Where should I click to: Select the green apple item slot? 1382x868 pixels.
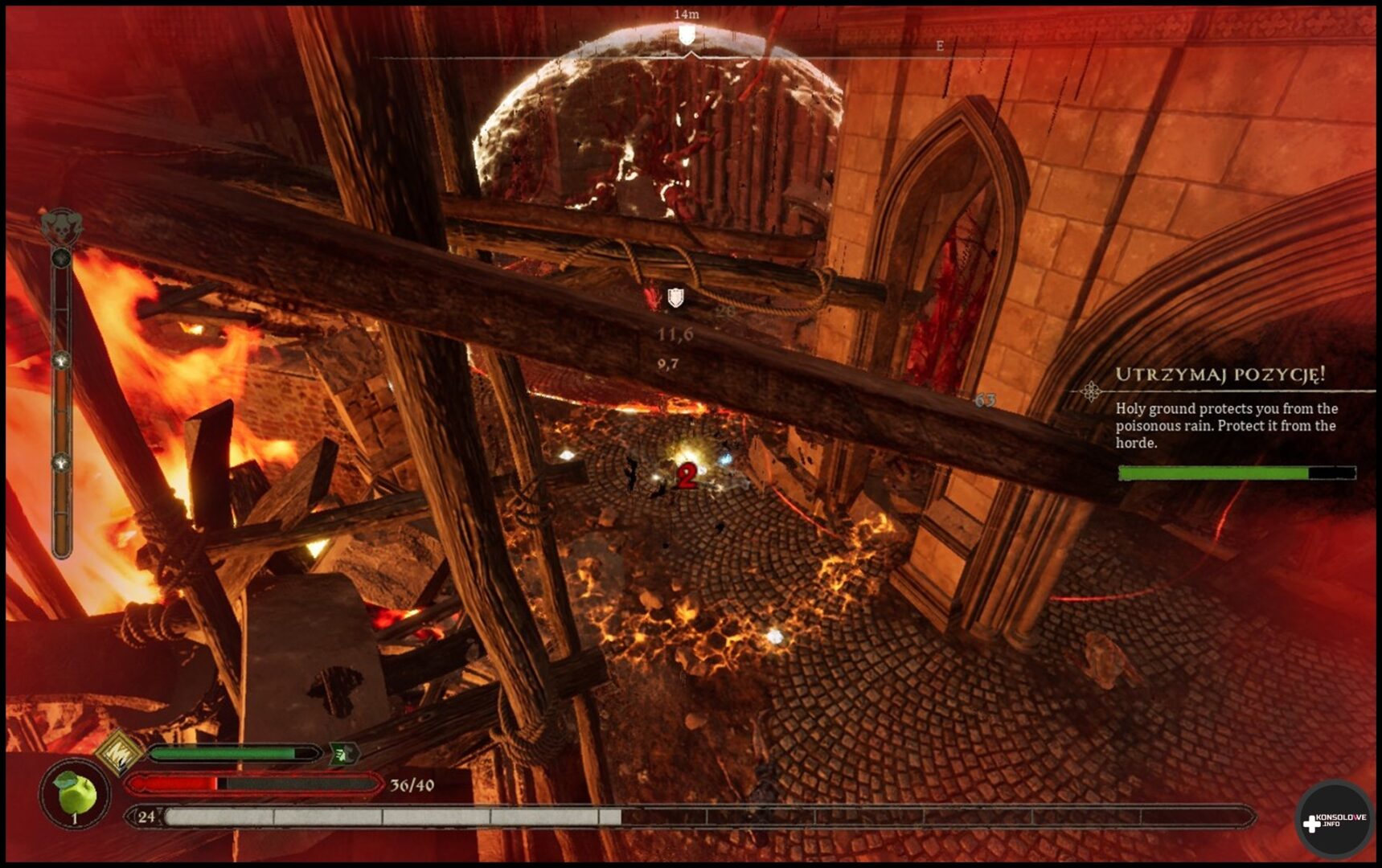click(75, 793)
